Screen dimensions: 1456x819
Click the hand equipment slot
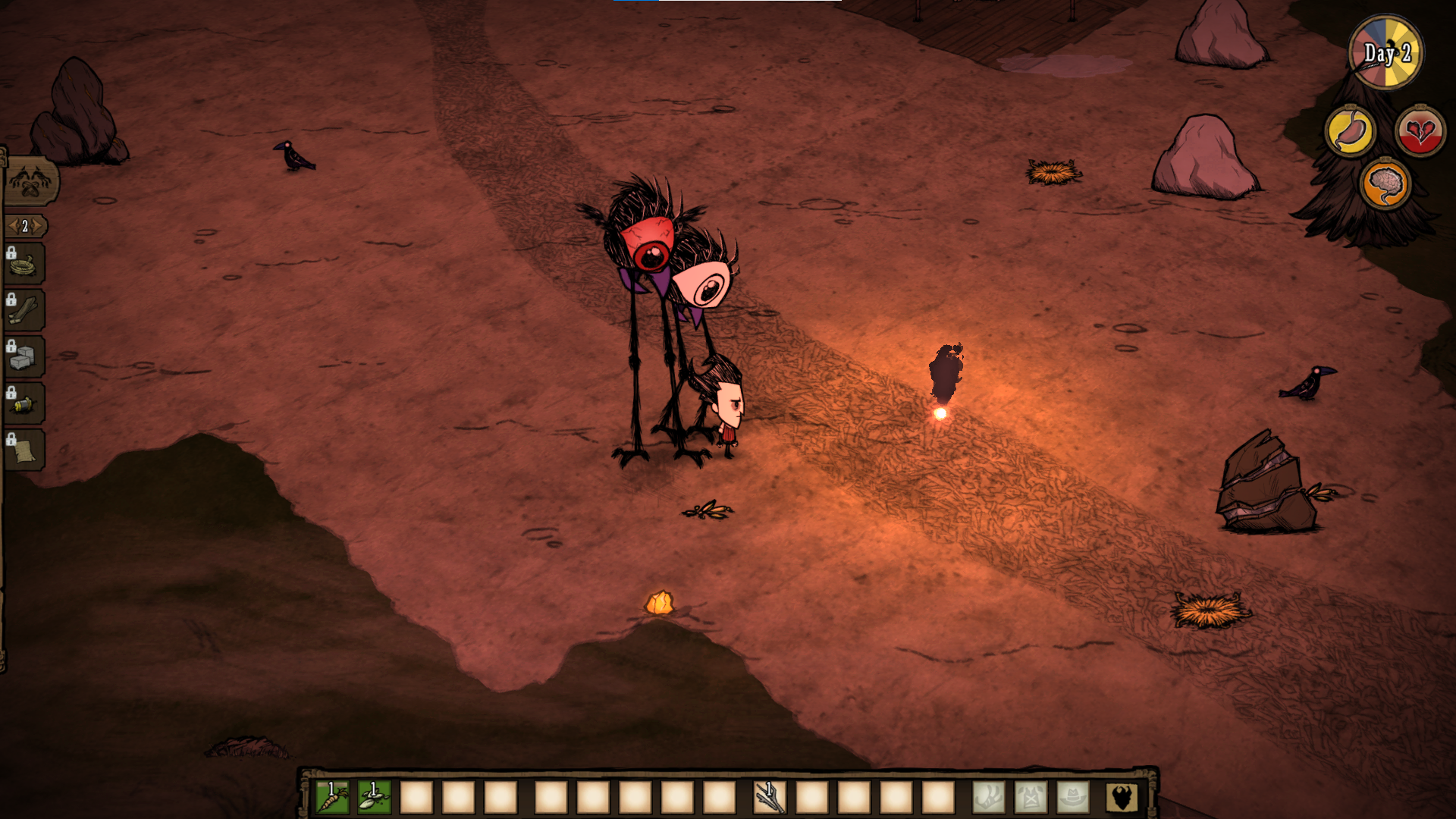pos(988,798)
